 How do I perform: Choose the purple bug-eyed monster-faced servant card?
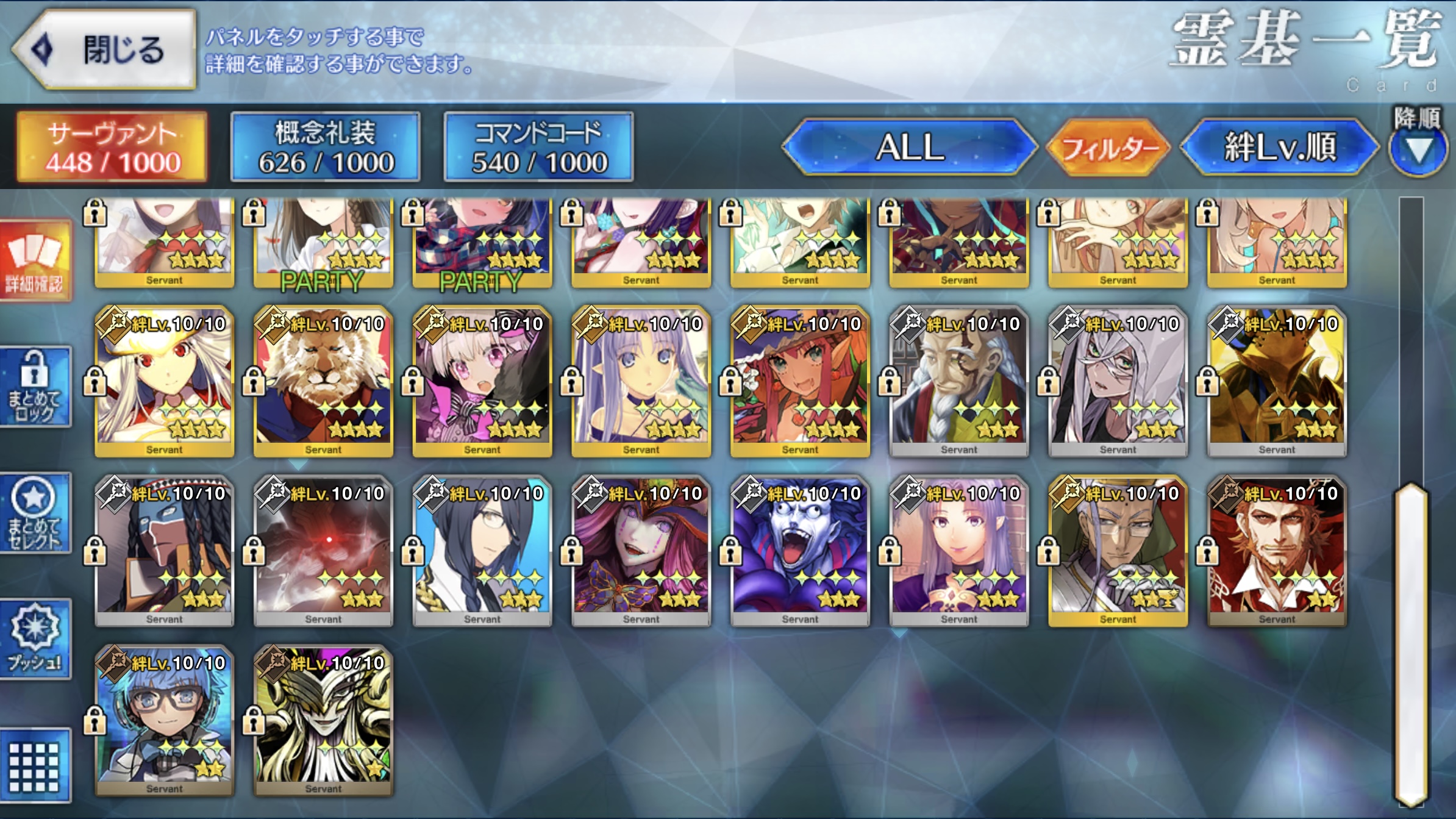coord(800,551)
